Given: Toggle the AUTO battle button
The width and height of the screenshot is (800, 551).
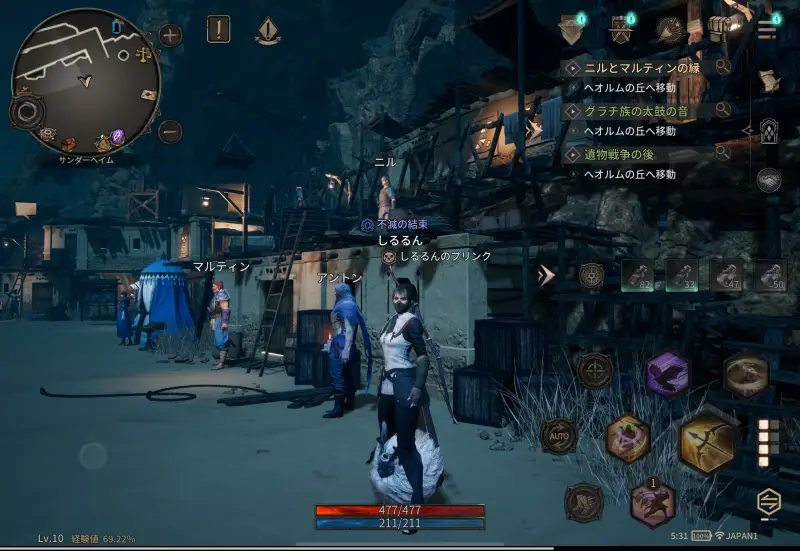Looking at the screenshot, I should (558, 436).
